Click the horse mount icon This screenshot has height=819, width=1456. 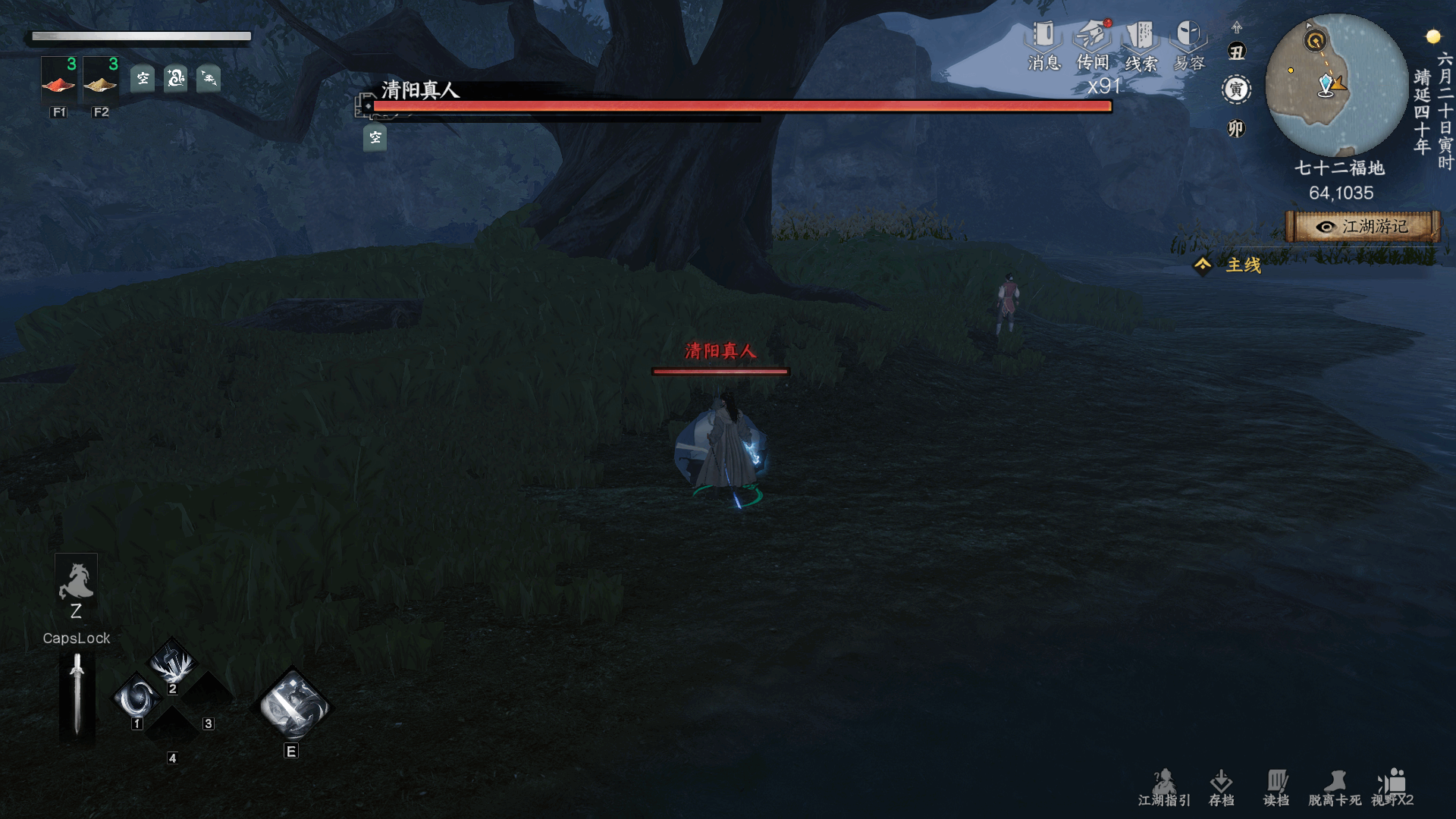pyautogui.click(x=76, y=582)
